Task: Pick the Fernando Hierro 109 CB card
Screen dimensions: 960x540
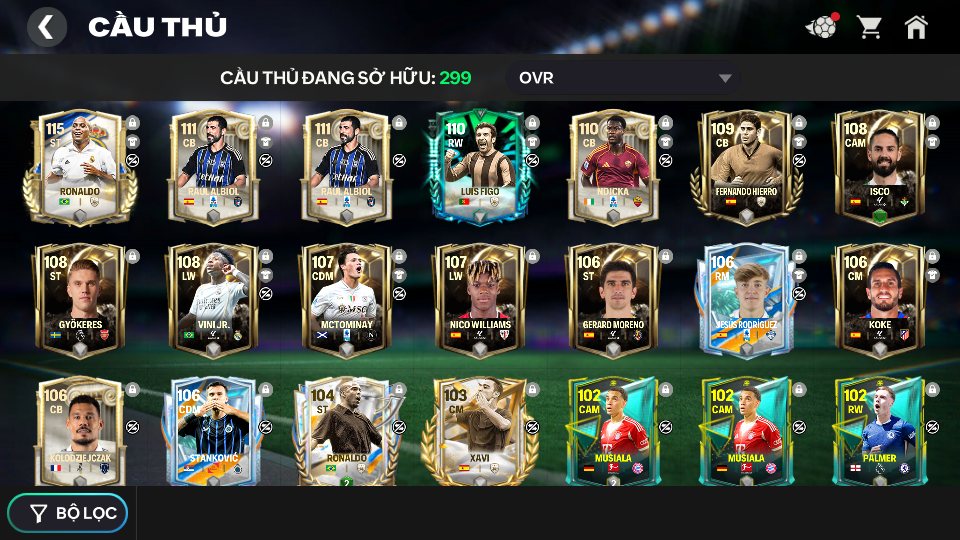Action: point(746,165)
